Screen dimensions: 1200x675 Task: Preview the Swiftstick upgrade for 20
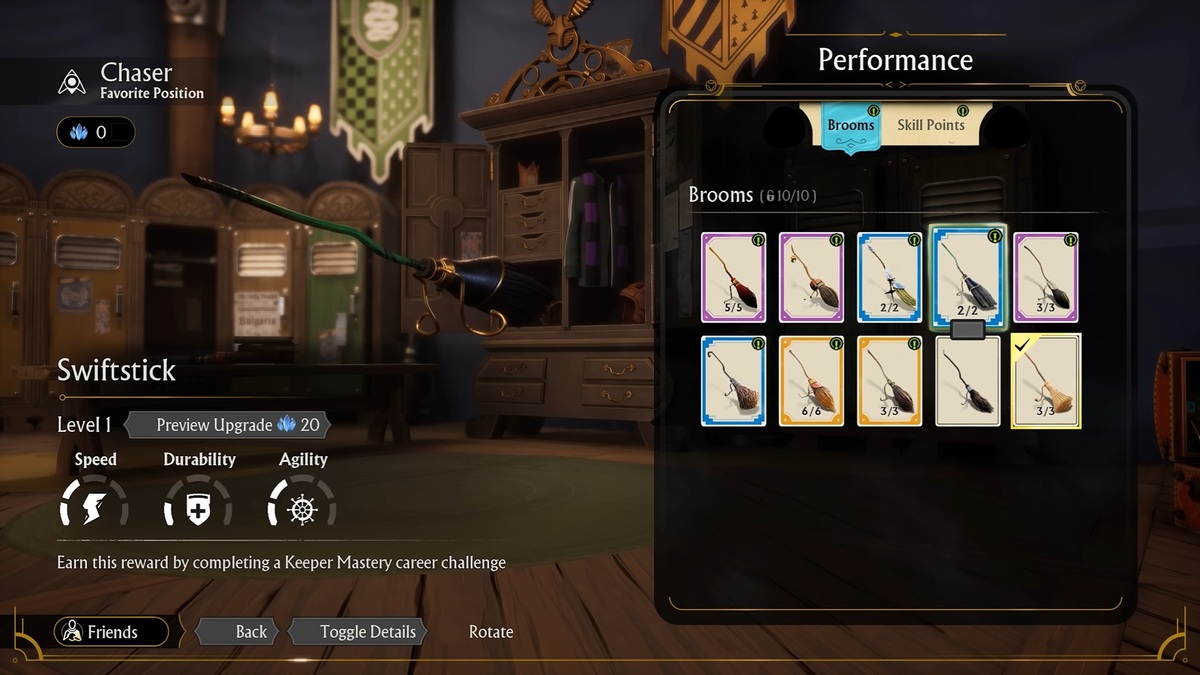(228, 425)
